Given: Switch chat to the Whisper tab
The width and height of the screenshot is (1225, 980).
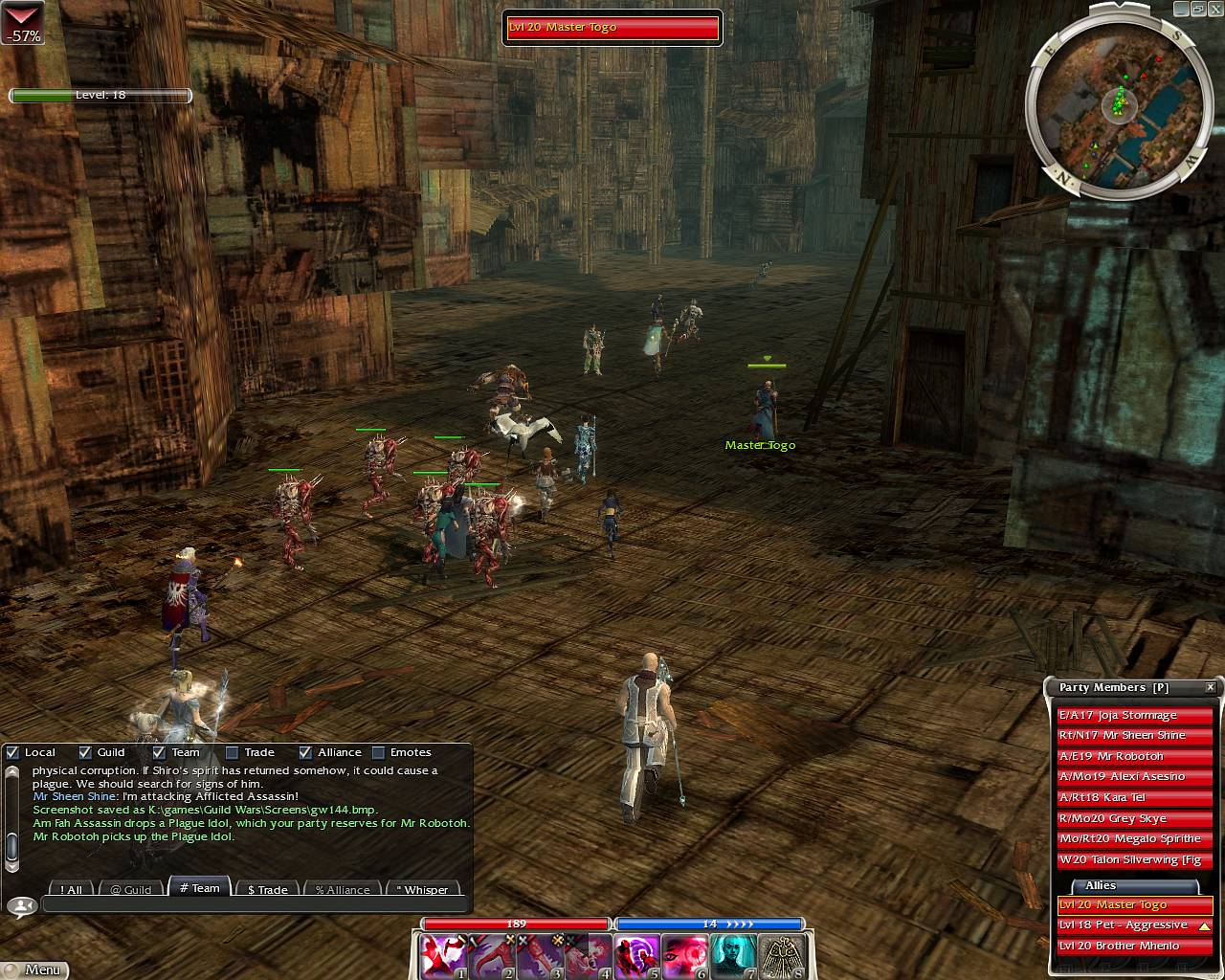Looking at the screenshot, I should (x=423, y=889).
